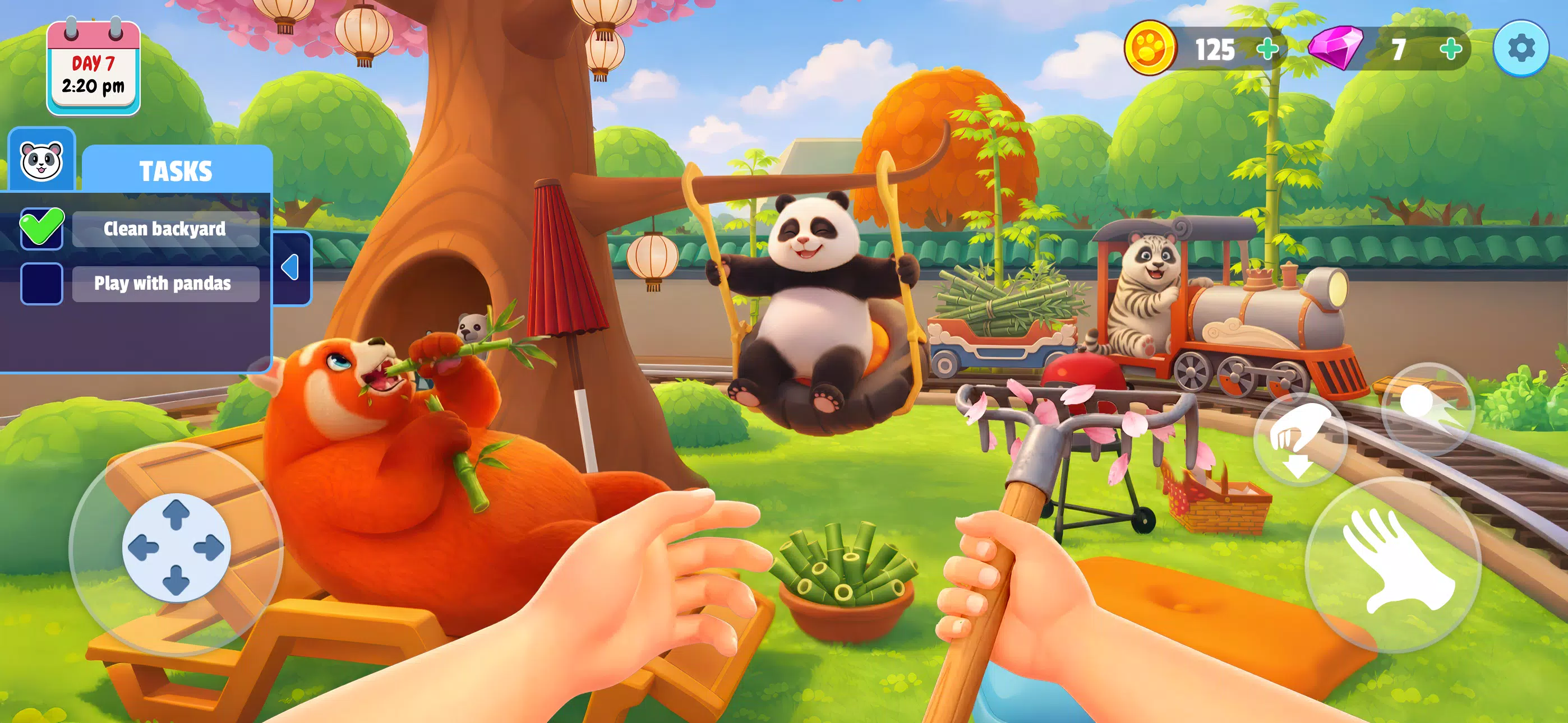The width and height of the screenshot is (1568, 723).
Task: Uncheck the Clean backyard green checkmark
Action: (x=41, y=229)
